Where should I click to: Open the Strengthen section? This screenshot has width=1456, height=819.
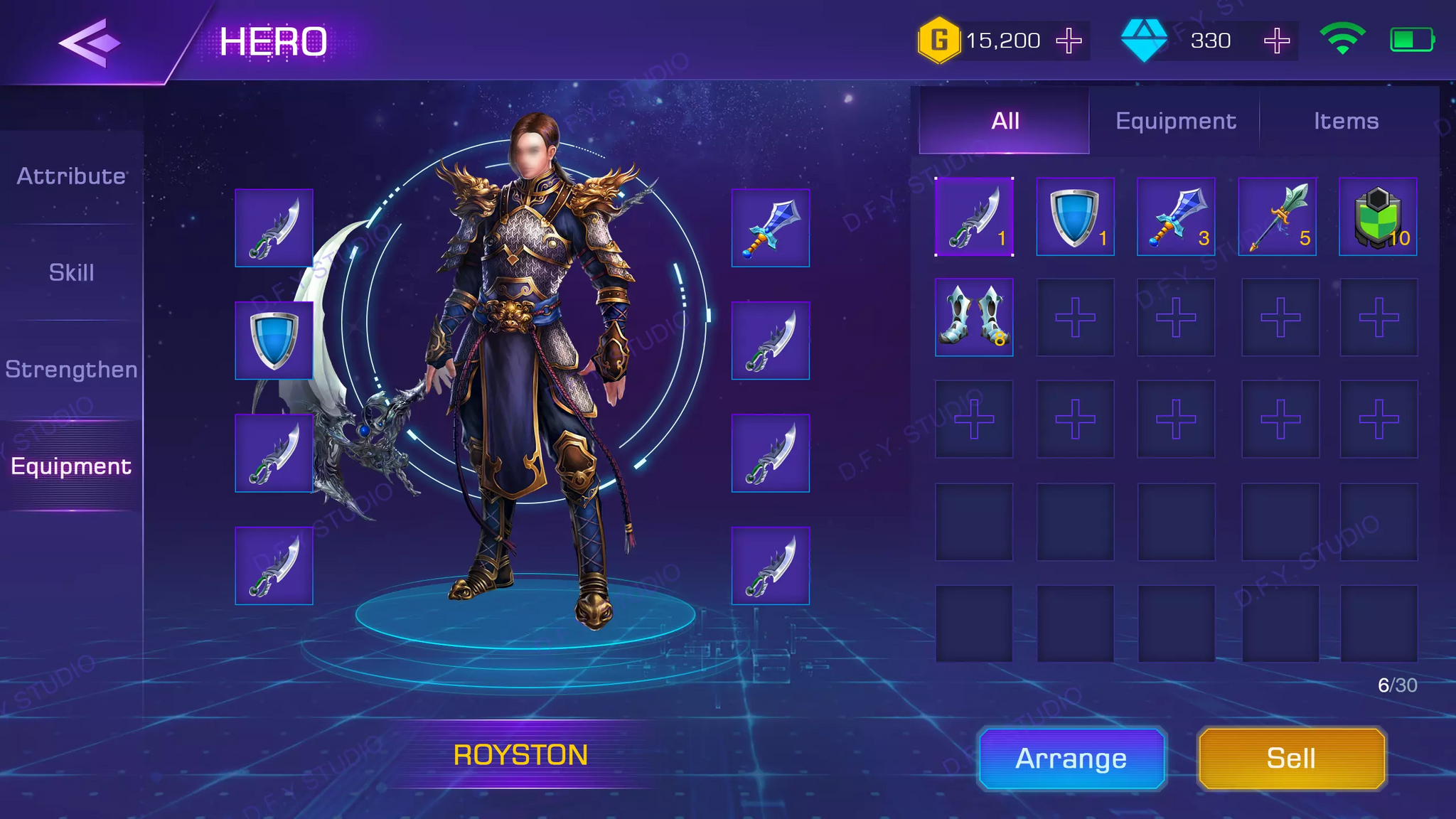point(71,370)
